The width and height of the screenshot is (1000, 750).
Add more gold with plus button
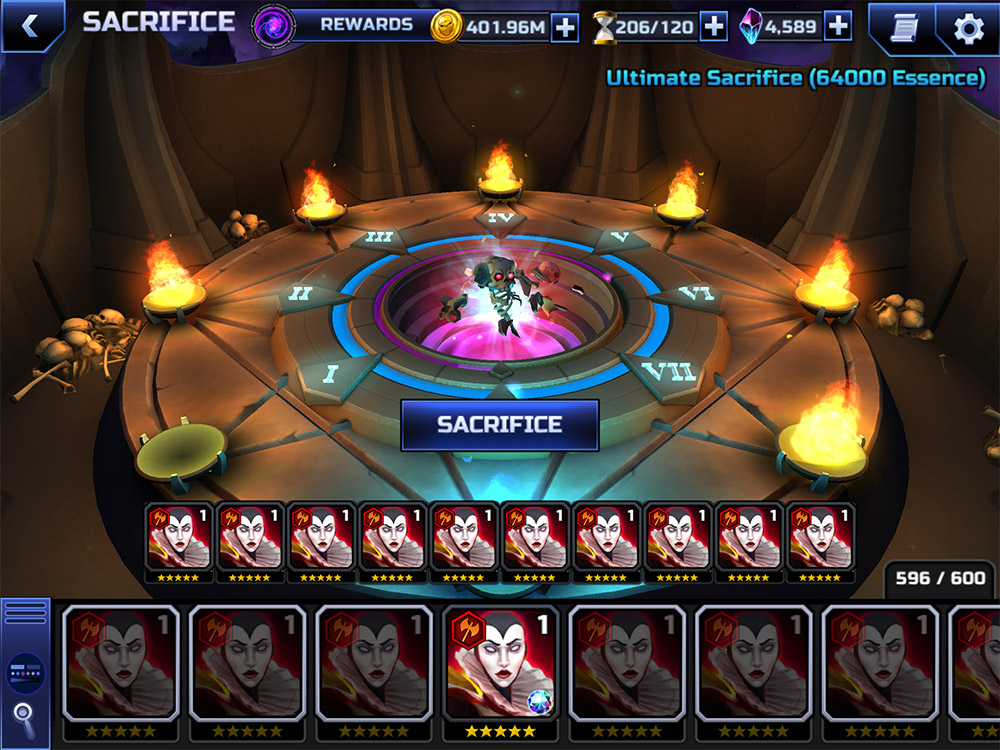point(565,27)
